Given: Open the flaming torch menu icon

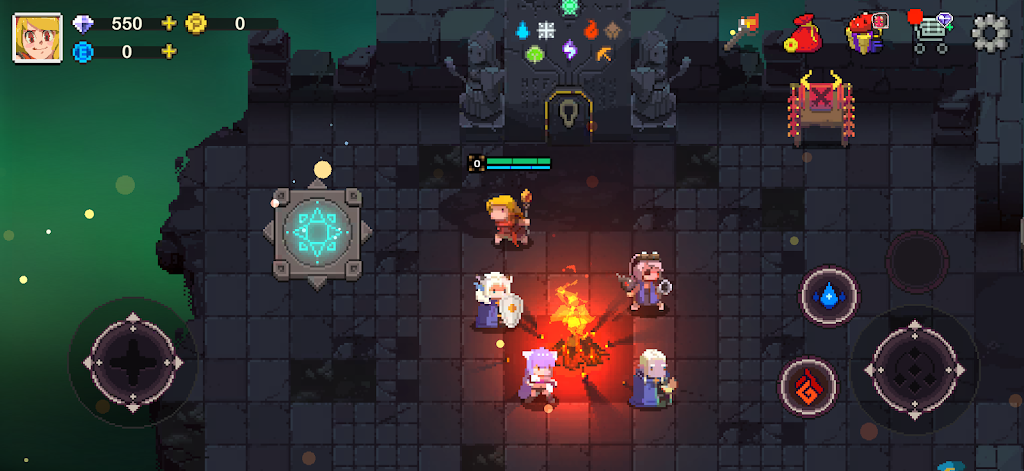Looking at the screenshot, I should point(744,34).
